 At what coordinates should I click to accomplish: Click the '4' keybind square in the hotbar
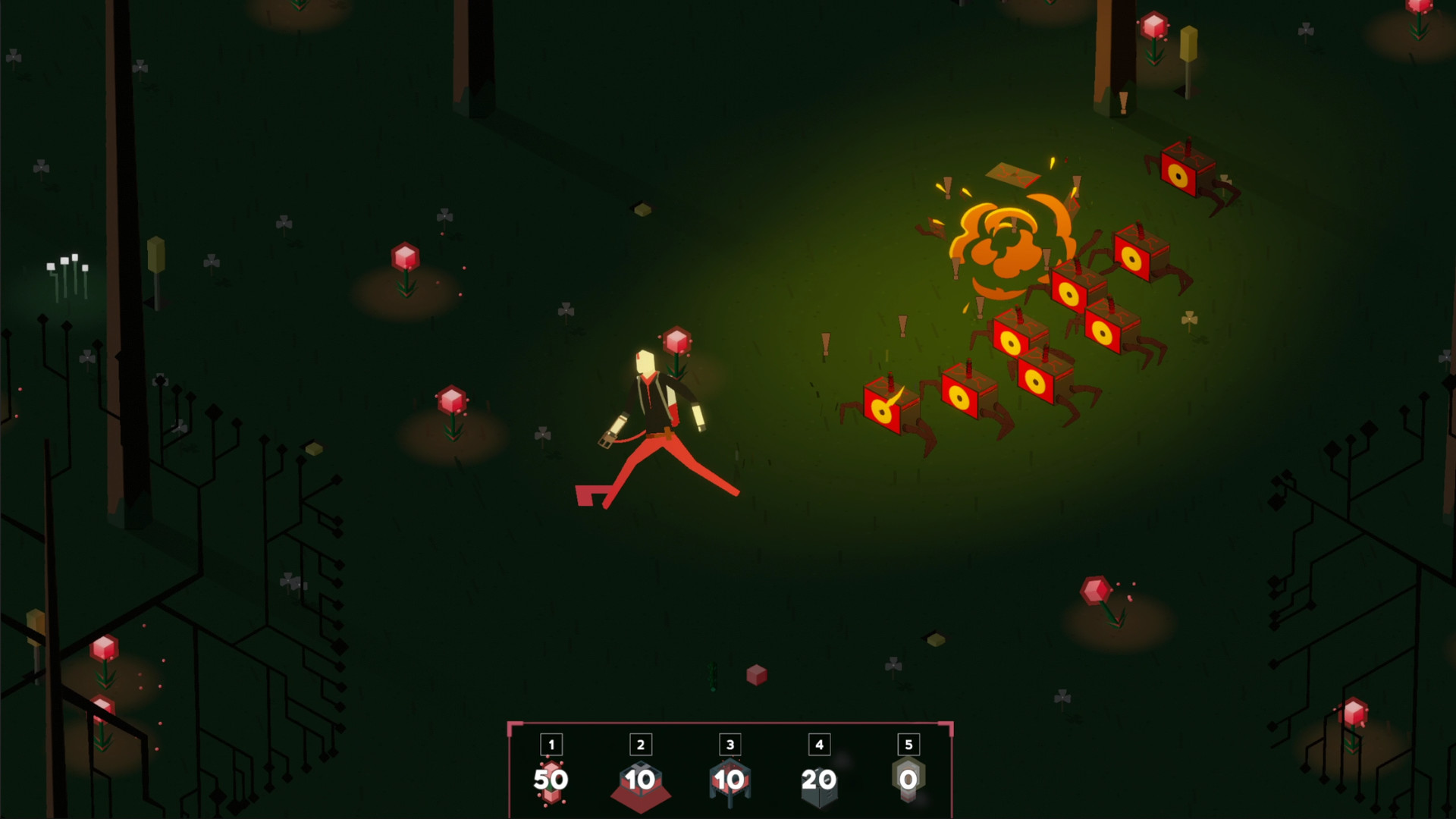pos(819,744)
